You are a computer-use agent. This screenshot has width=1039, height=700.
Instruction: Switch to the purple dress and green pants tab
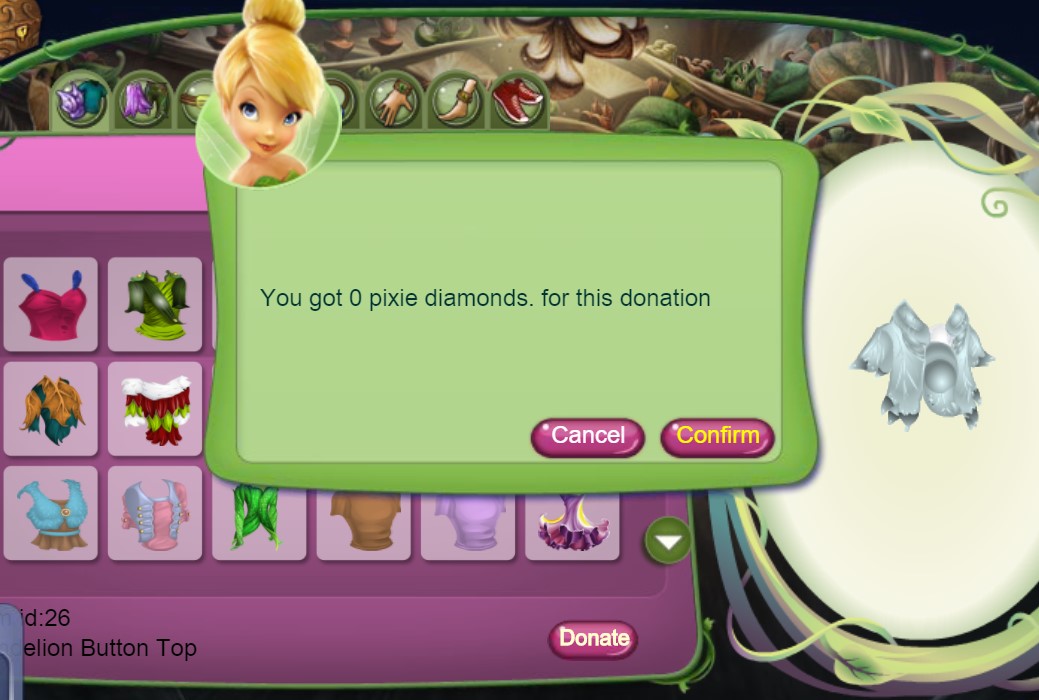[143, 102]
